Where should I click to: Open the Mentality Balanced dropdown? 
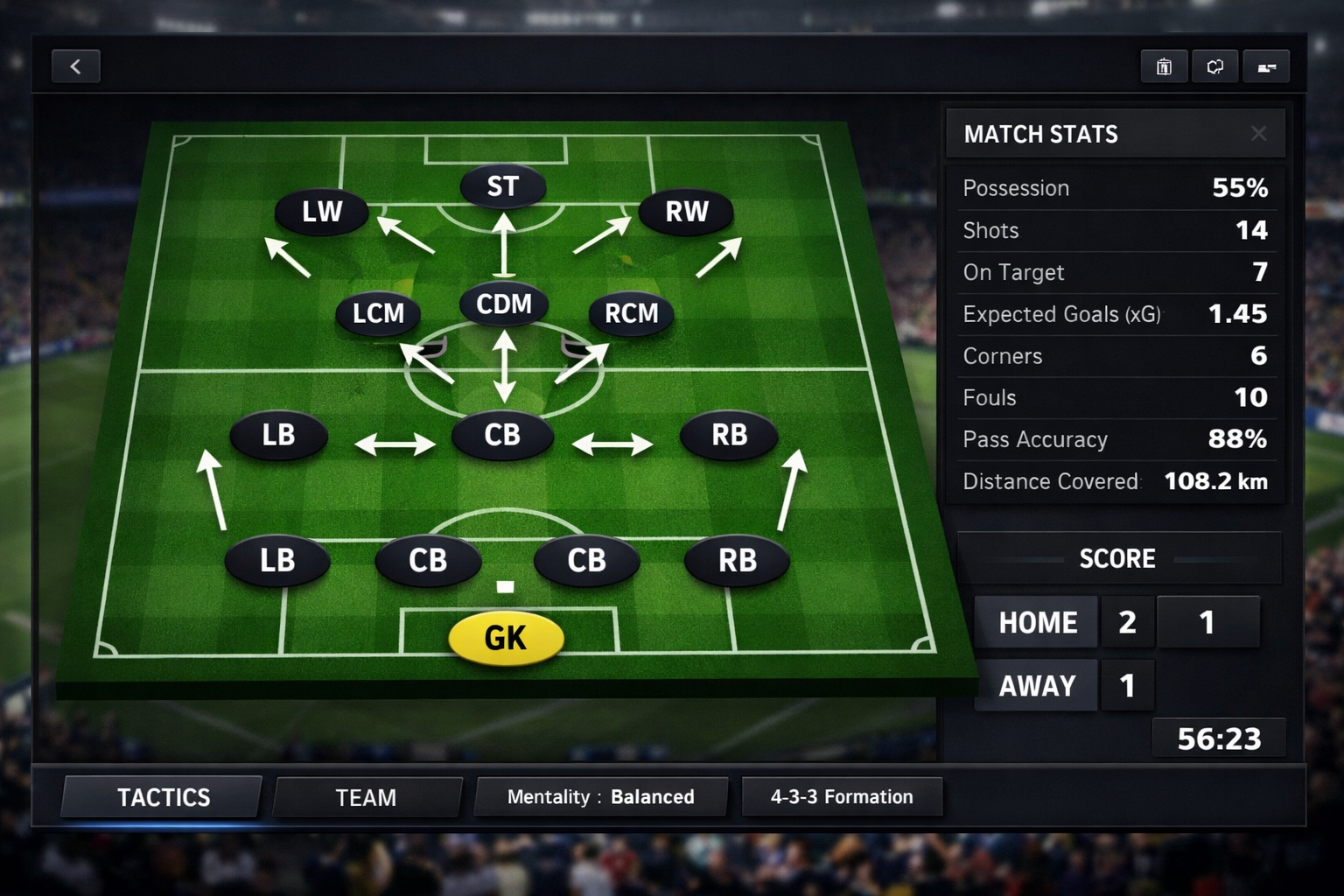(x=600, y=796)
